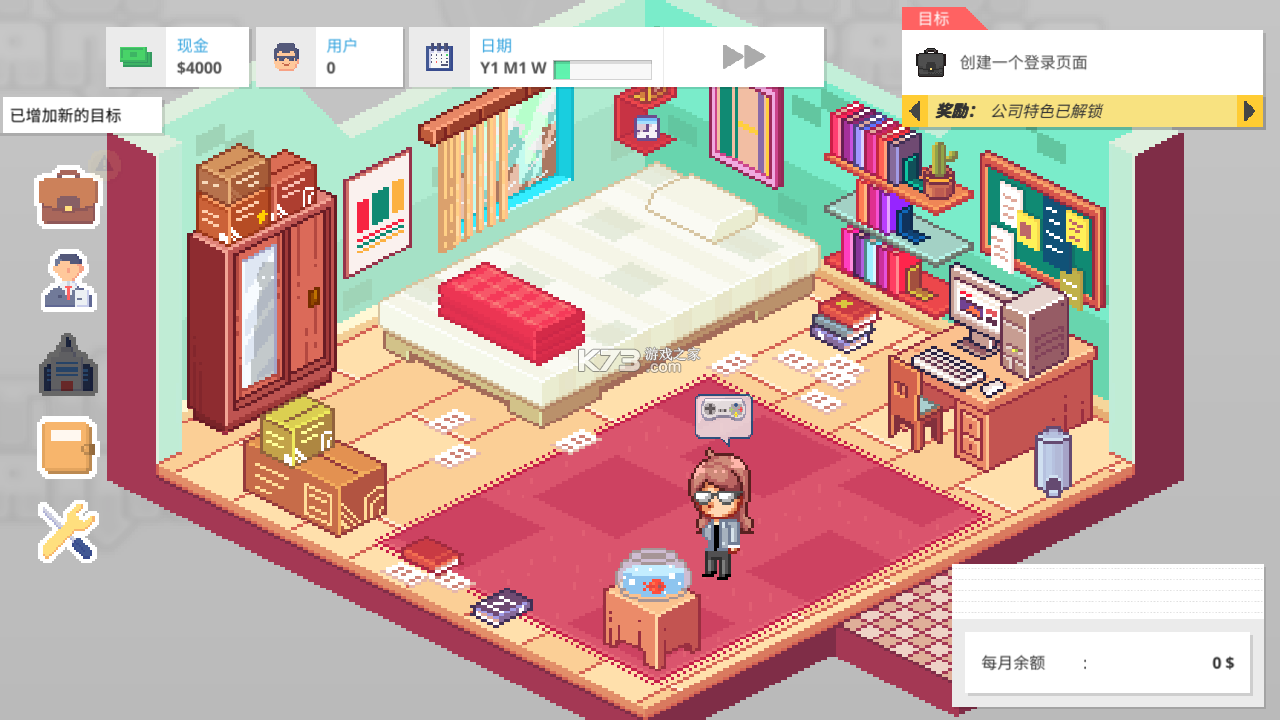This screenshot has height=720, width=1280.
Task: Open the orange folder icon
Action: click(68, 446)
